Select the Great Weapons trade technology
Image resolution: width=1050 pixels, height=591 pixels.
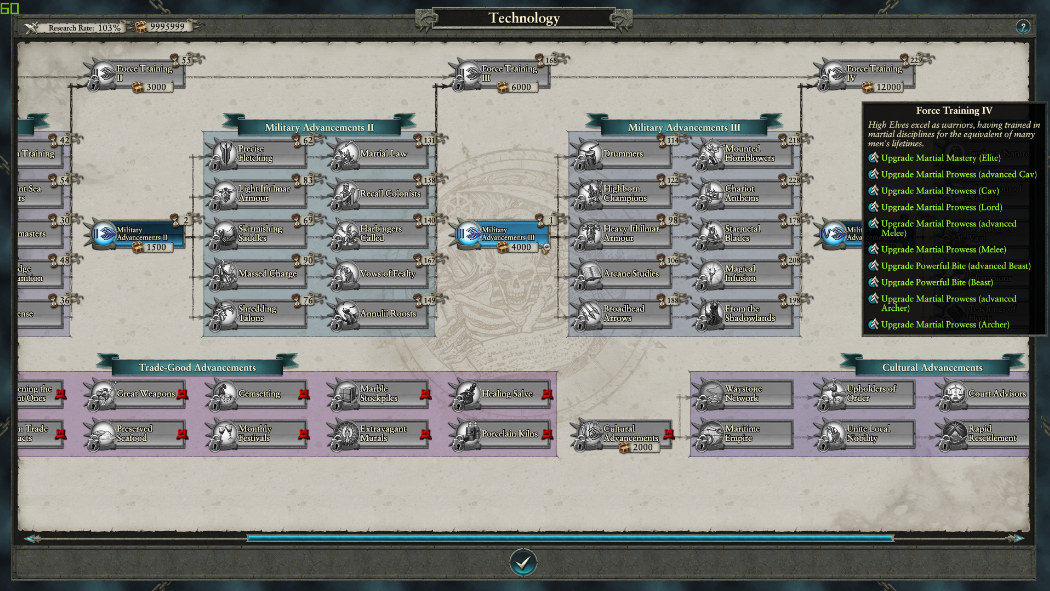click(x=135, y=394)
